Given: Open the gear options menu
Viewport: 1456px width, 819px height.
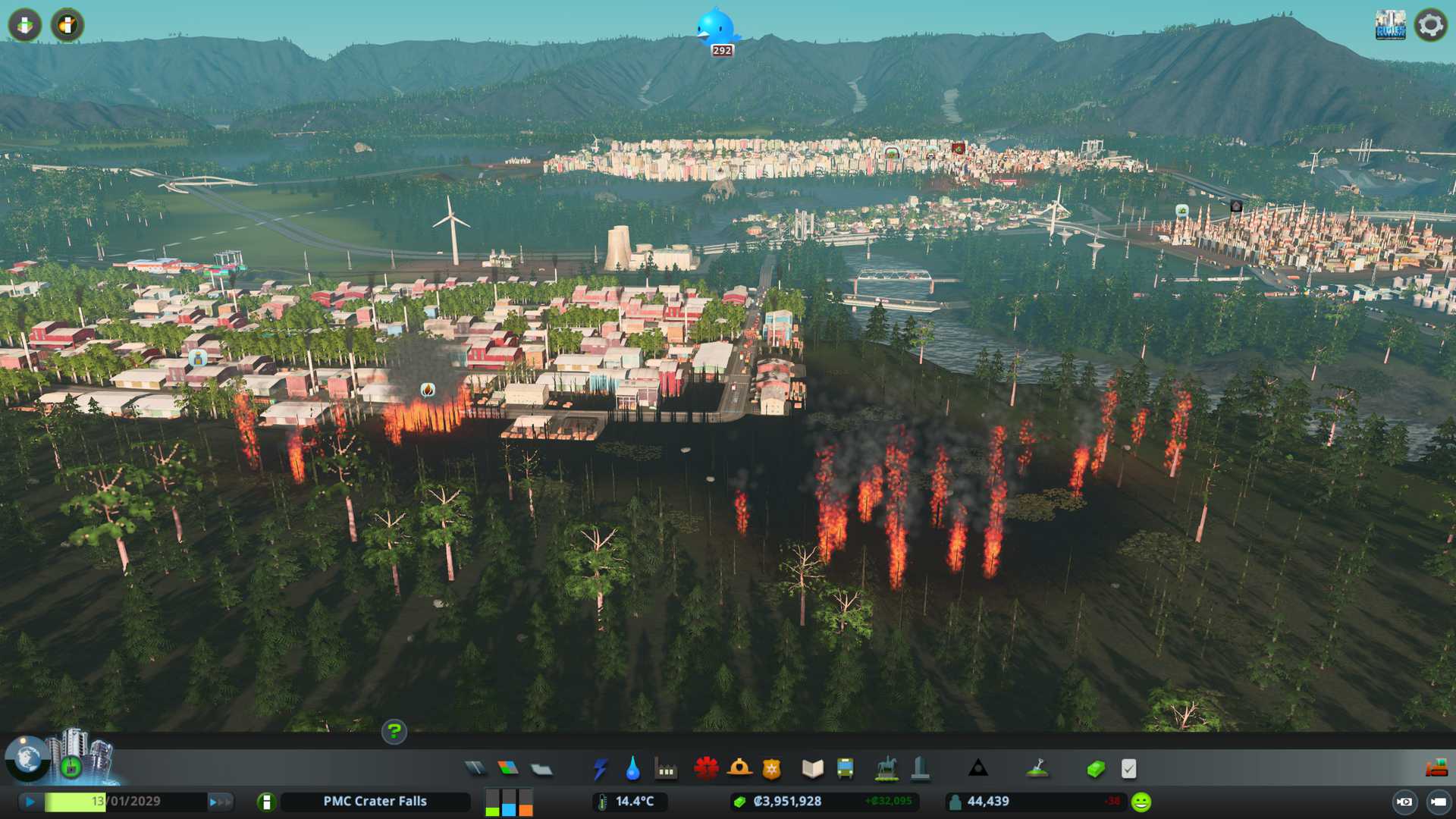Looking at the screenshot, I should click(1430, 25).
